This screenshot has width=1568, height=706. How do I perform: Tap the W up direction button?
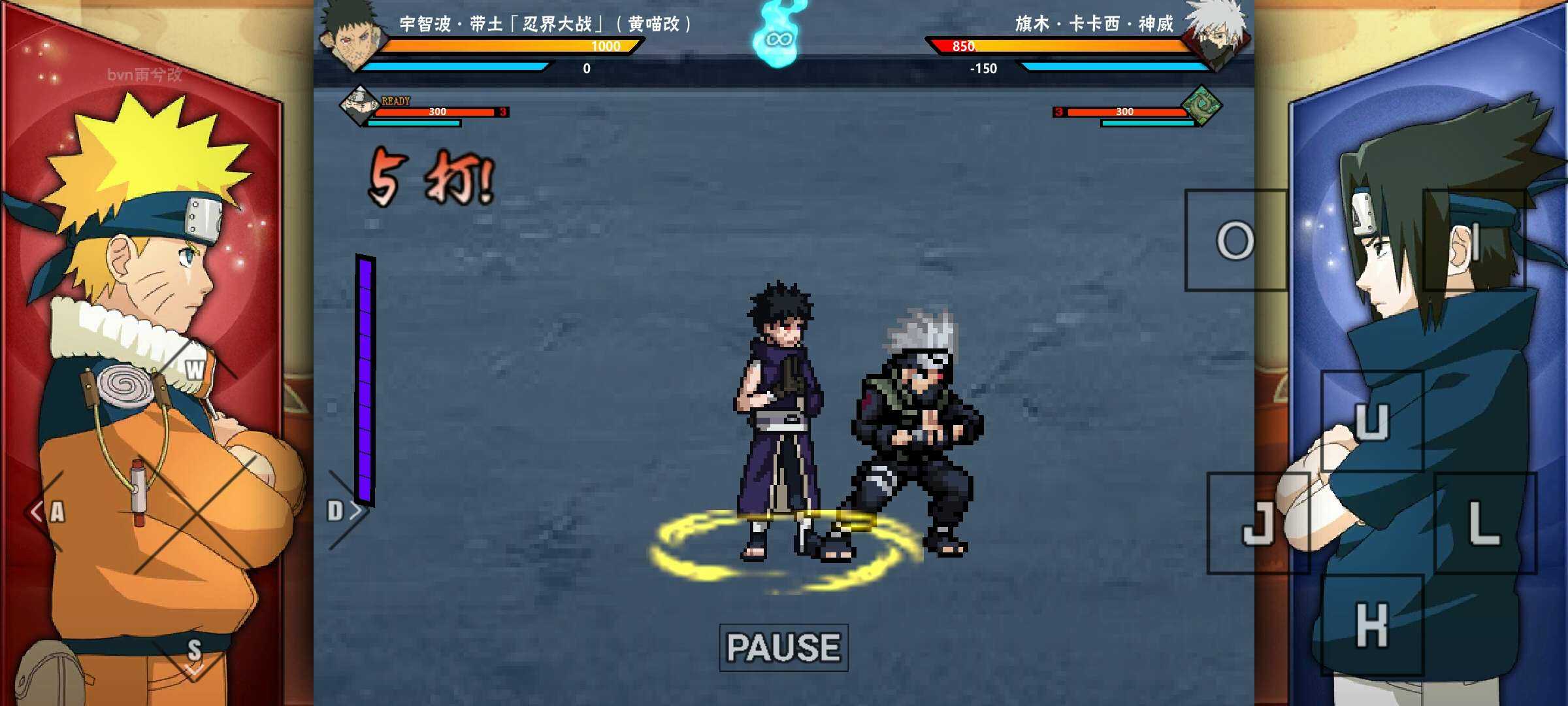pyautogui.click(x=194, y=370)
